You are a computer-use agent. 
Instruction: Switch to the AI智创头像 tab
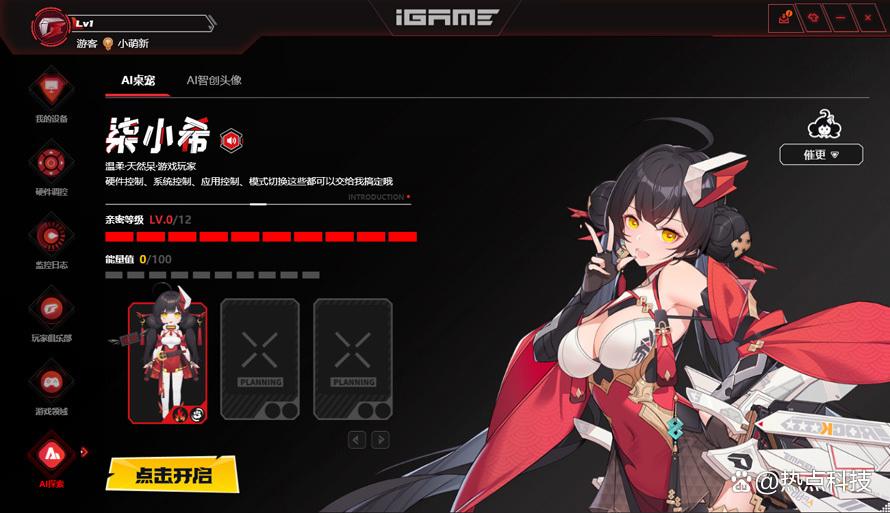pyautogui.click(x=214, y=80)
